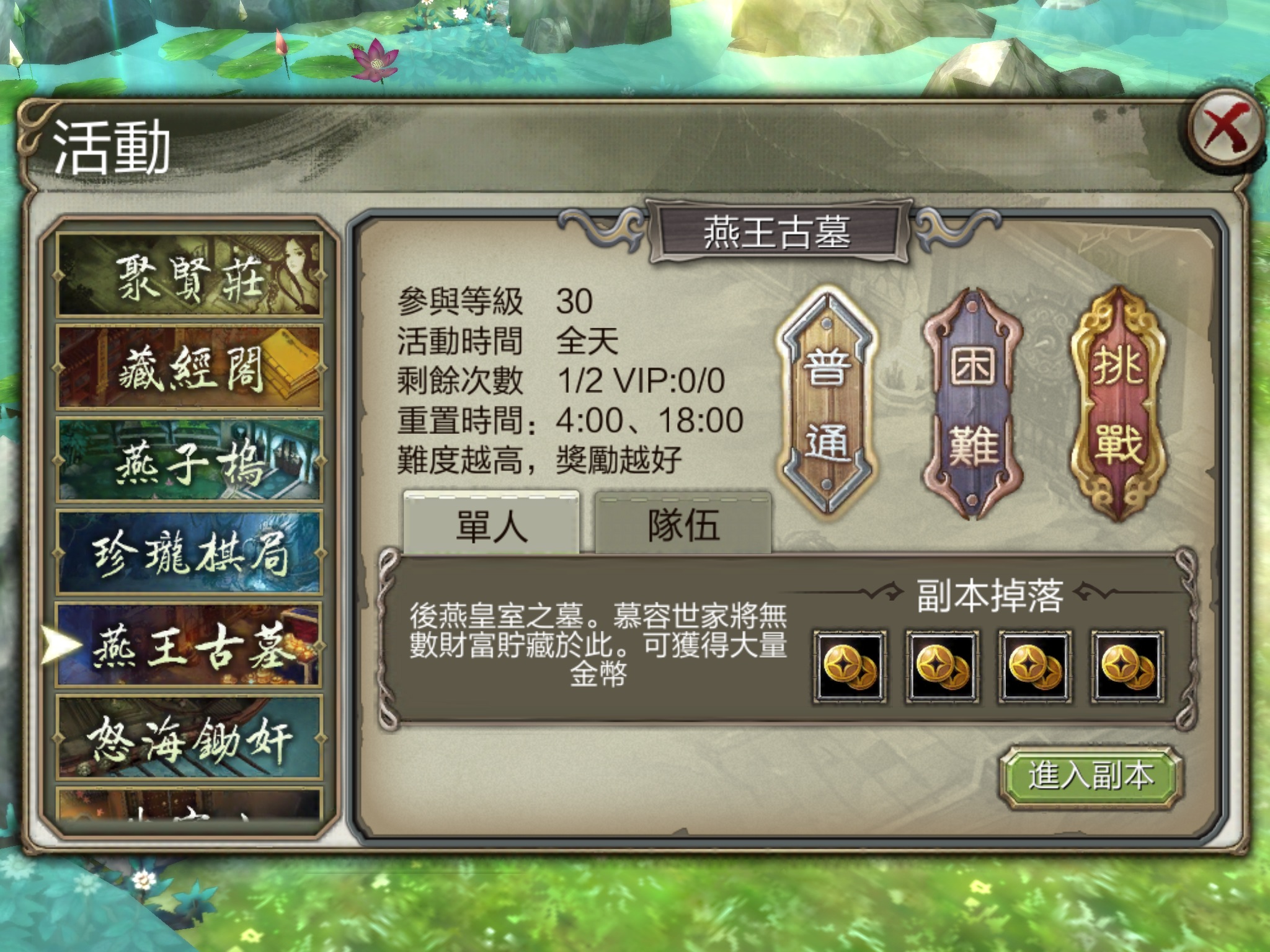Image resolution: width=1270 pixels, height=952 pixels.
Task: Open the 藏經閣 activity
Action: click(189, 367)
